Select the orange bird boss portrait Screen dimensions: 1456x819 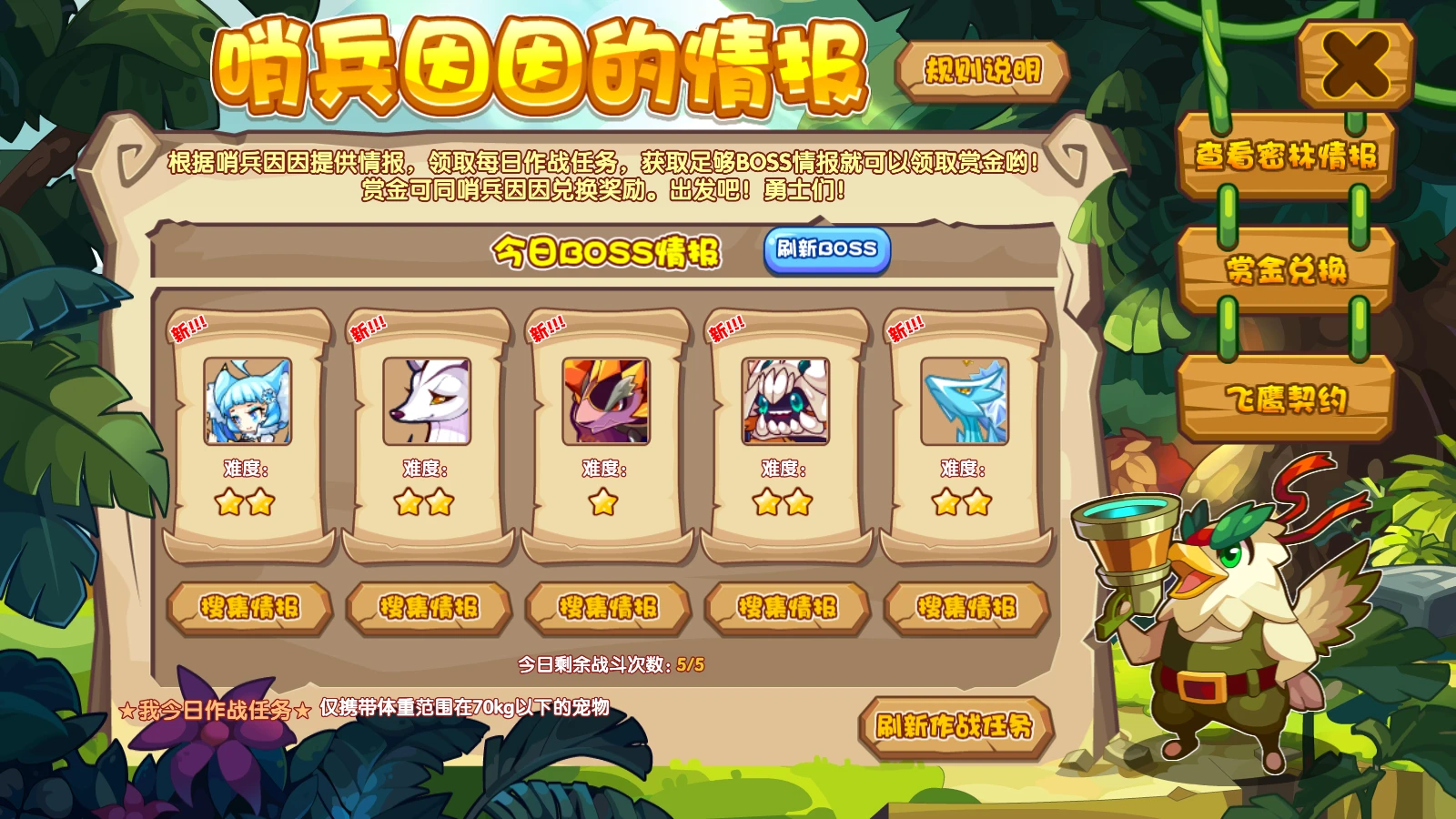click(607, 402)
